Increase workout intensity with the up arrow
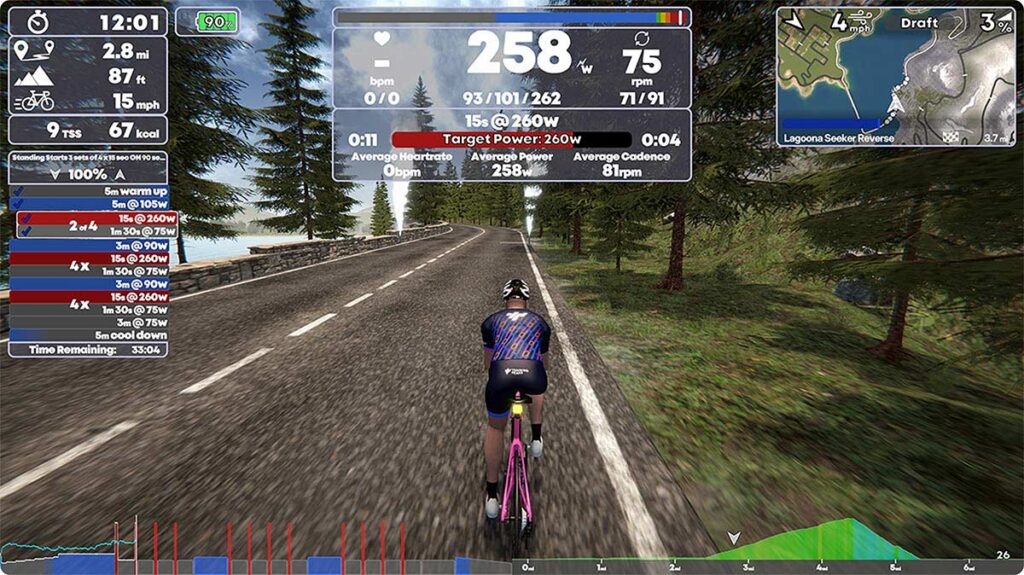 (120, 174)
